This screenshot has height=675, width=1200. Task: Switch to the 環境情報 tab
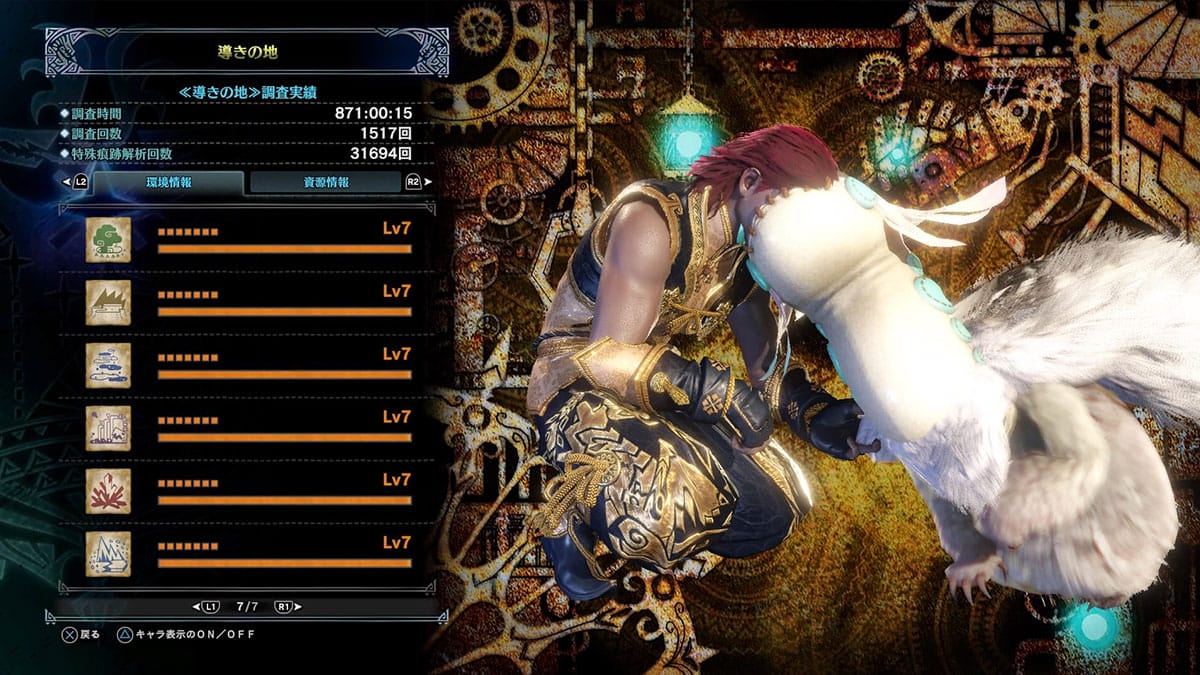167,183
